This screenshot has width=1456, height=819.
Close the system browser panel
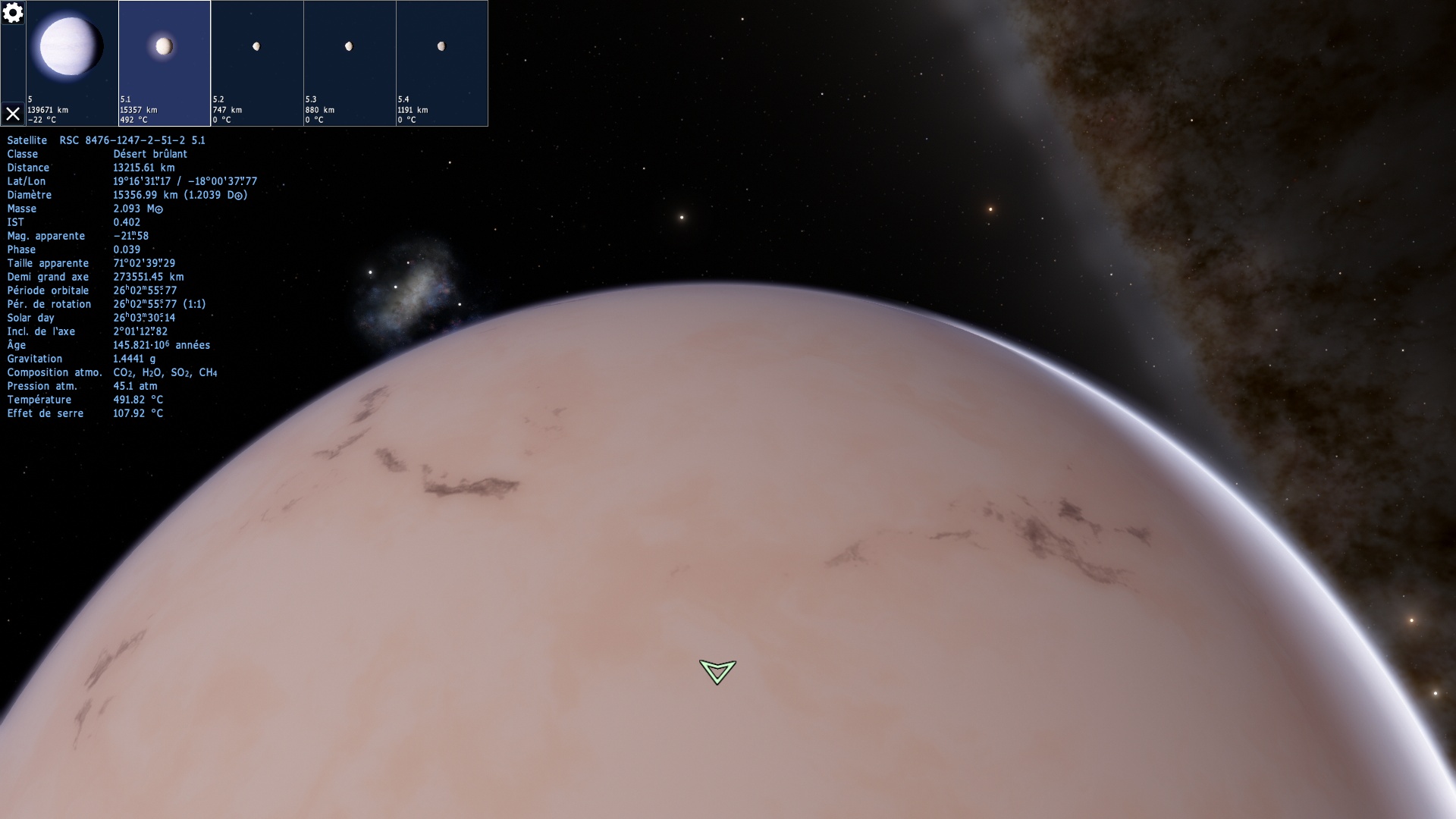pos(13,114)
